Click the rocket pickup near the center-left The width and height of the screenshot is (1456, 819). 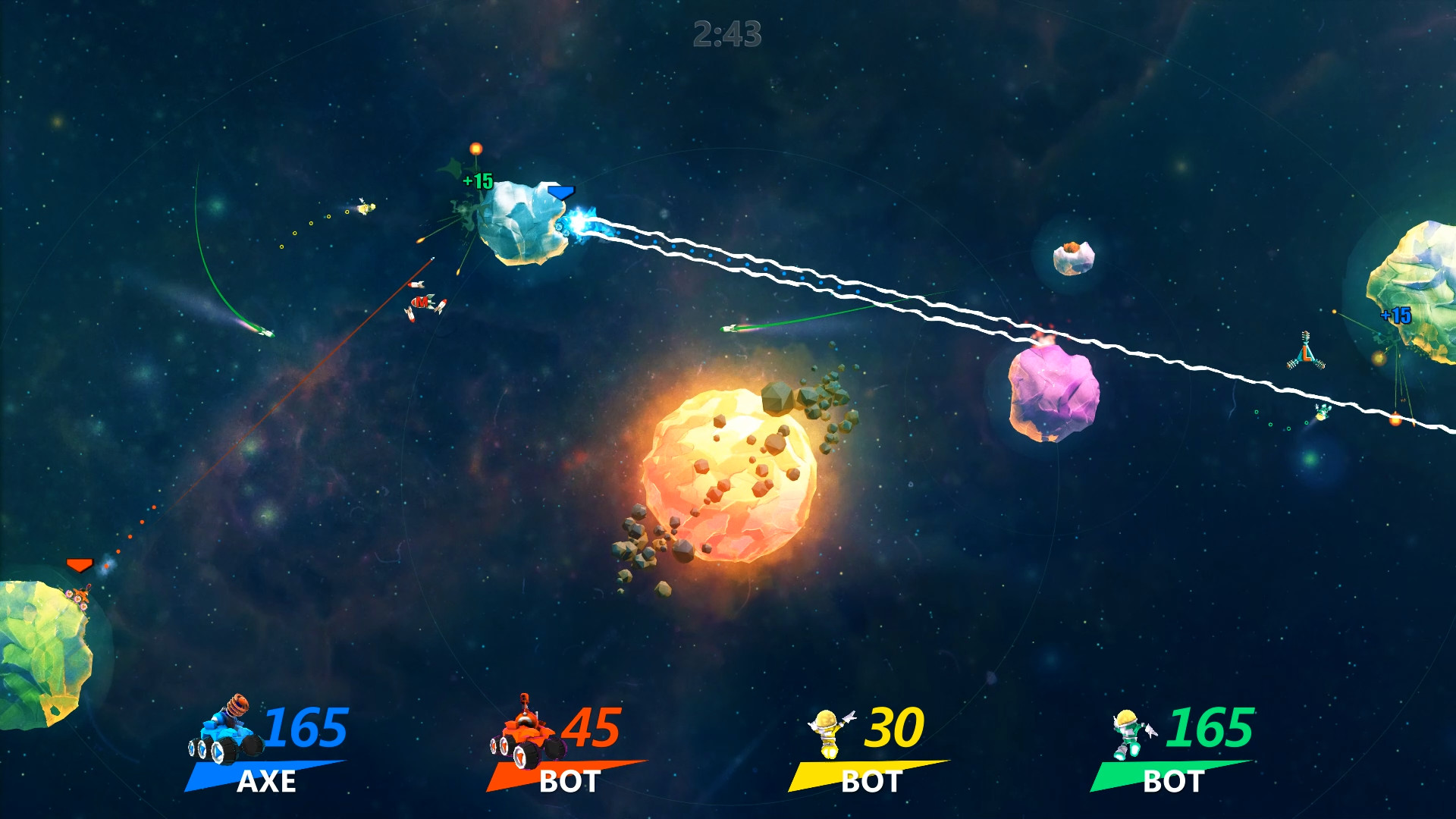[x=422, y=303]
